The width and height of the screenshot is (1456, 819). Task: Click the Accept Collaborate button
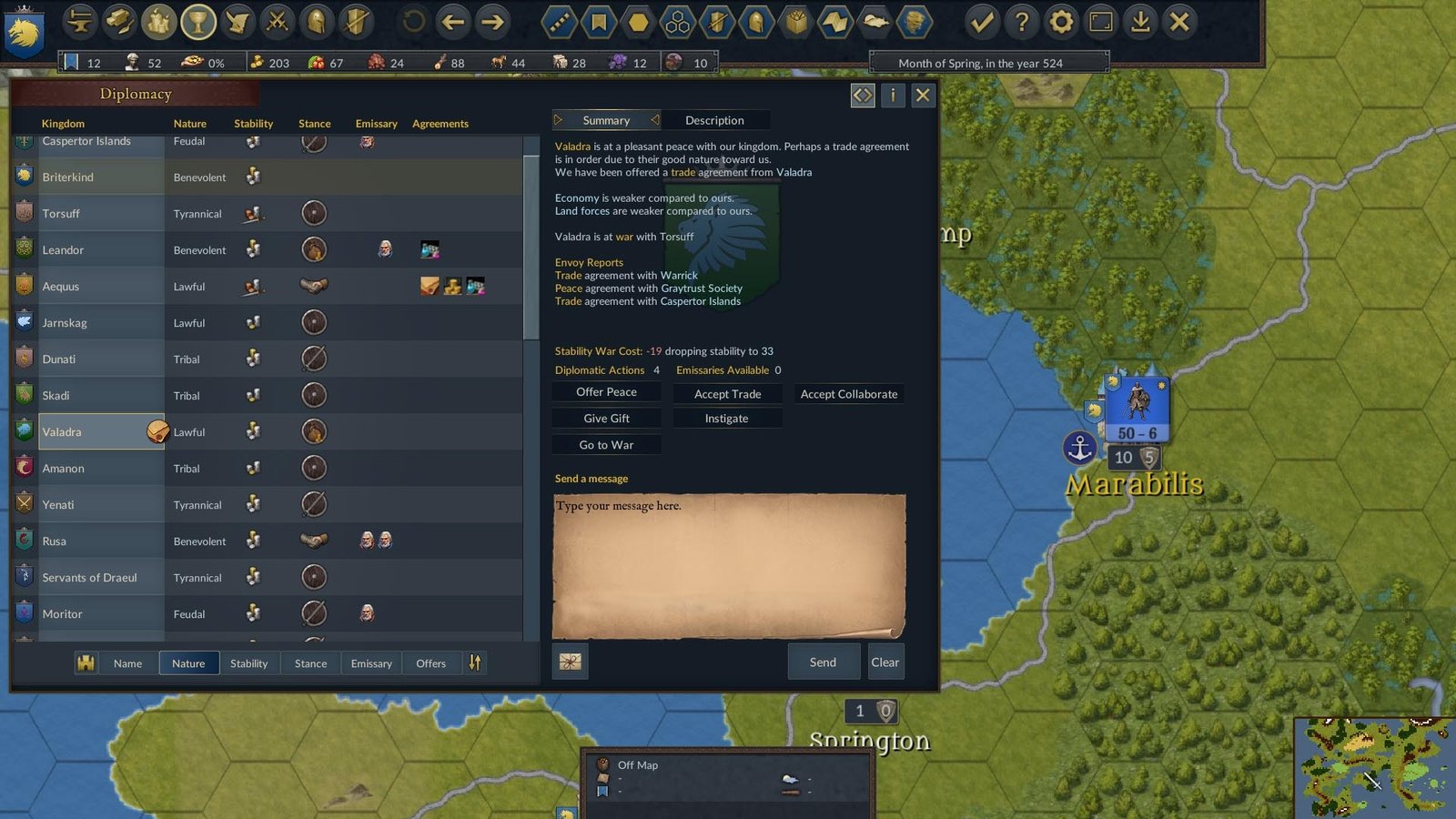tap(848, 394)
